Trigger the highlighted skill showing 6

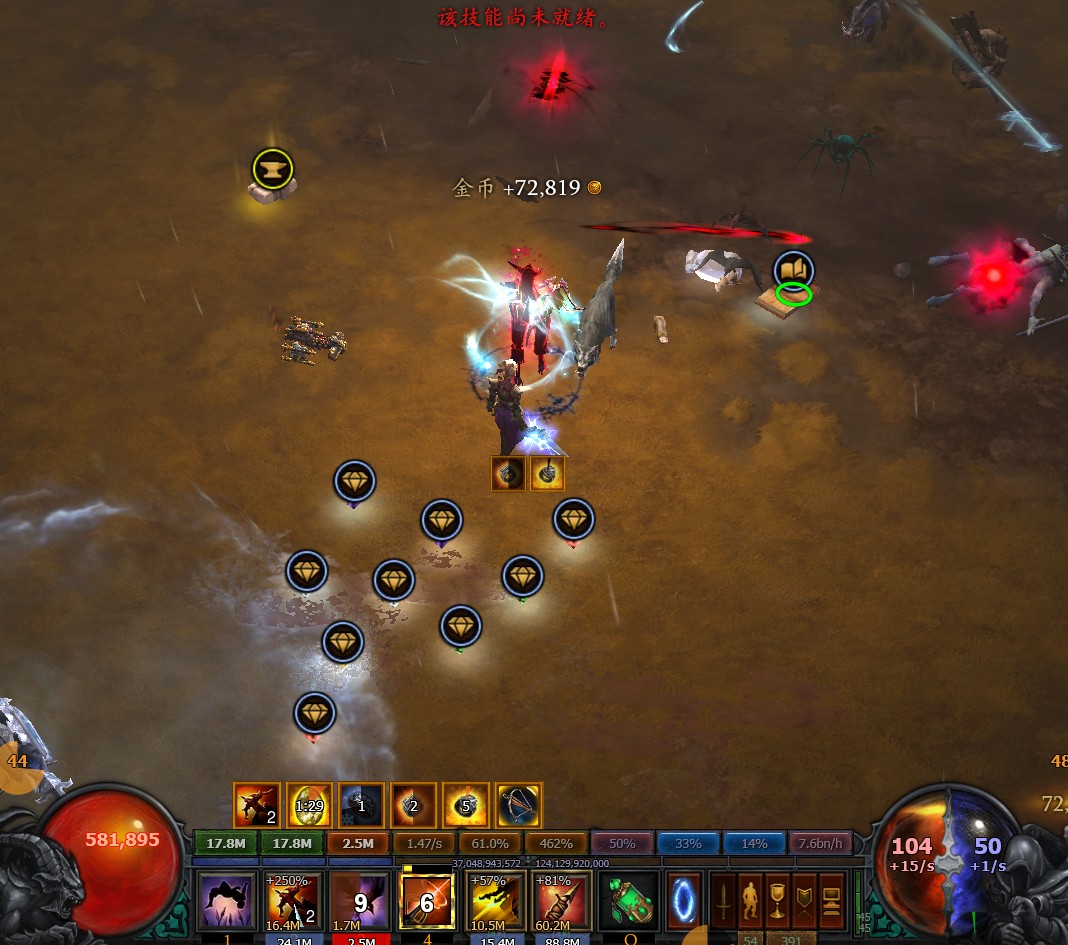pos(426,900)
